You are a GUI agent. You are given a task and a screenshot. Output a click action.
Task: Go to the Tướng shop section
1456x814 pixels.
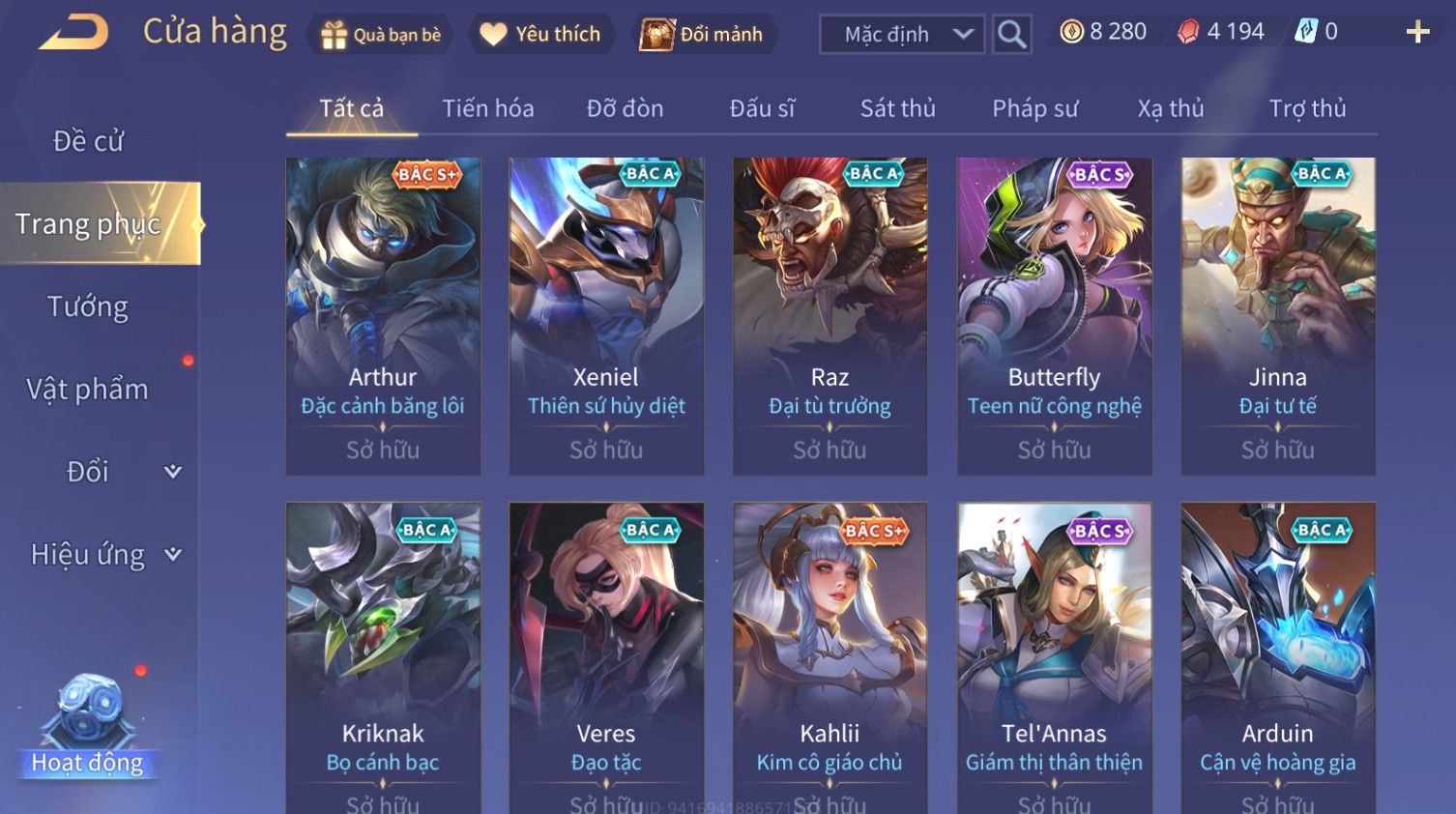click(x=88, y=307)
